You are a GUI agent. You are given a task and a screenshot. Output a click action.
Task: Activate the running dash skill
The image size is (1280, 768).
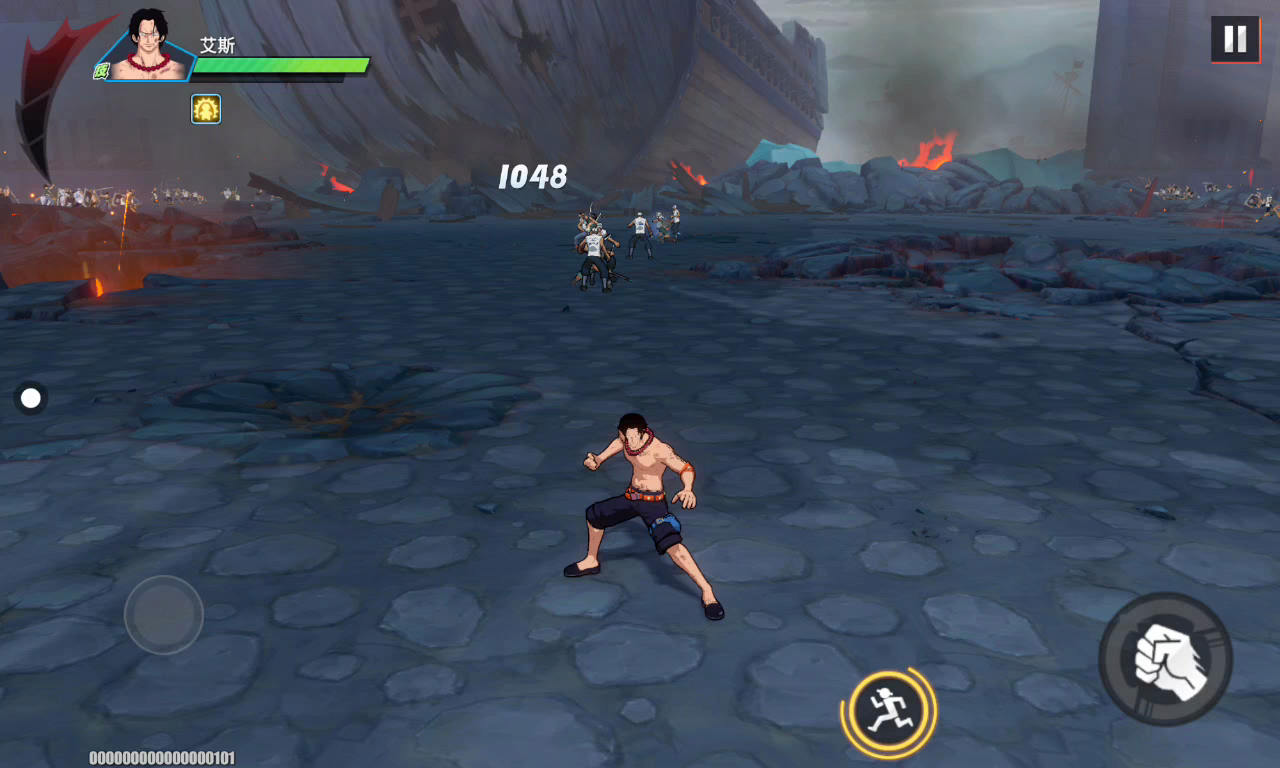[888, 713]
